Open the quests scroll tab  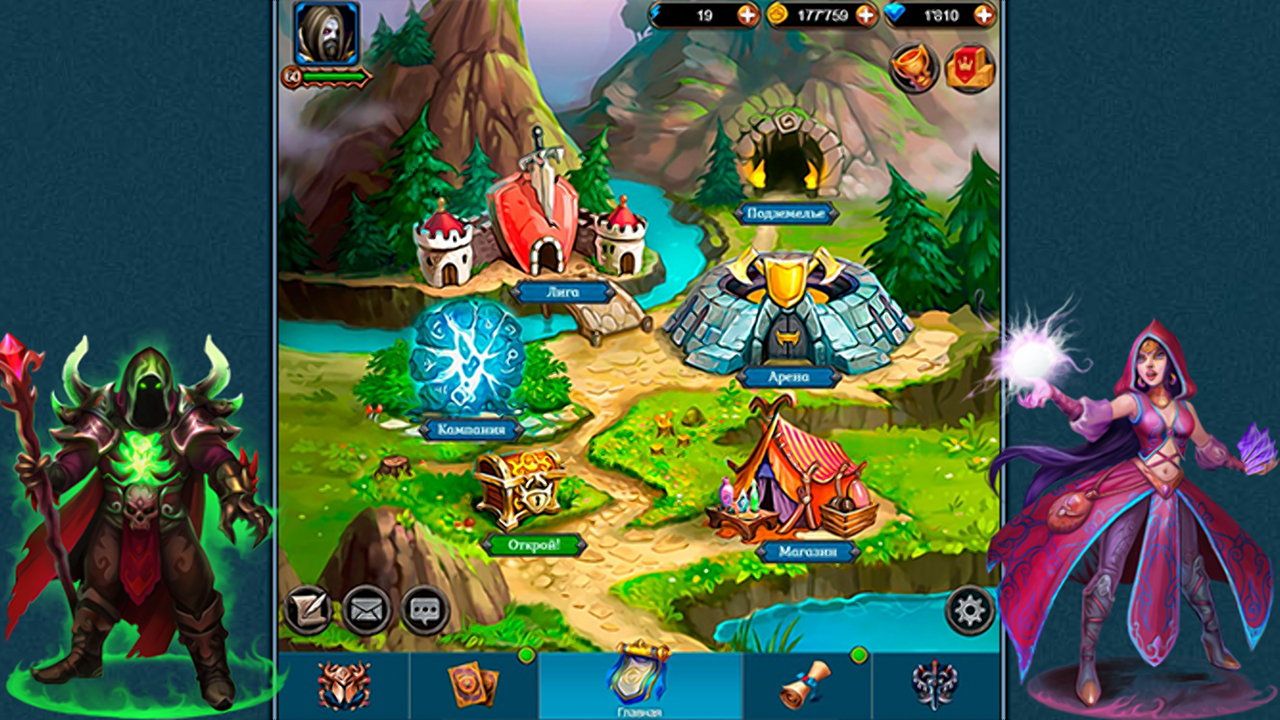click(805, 685)
